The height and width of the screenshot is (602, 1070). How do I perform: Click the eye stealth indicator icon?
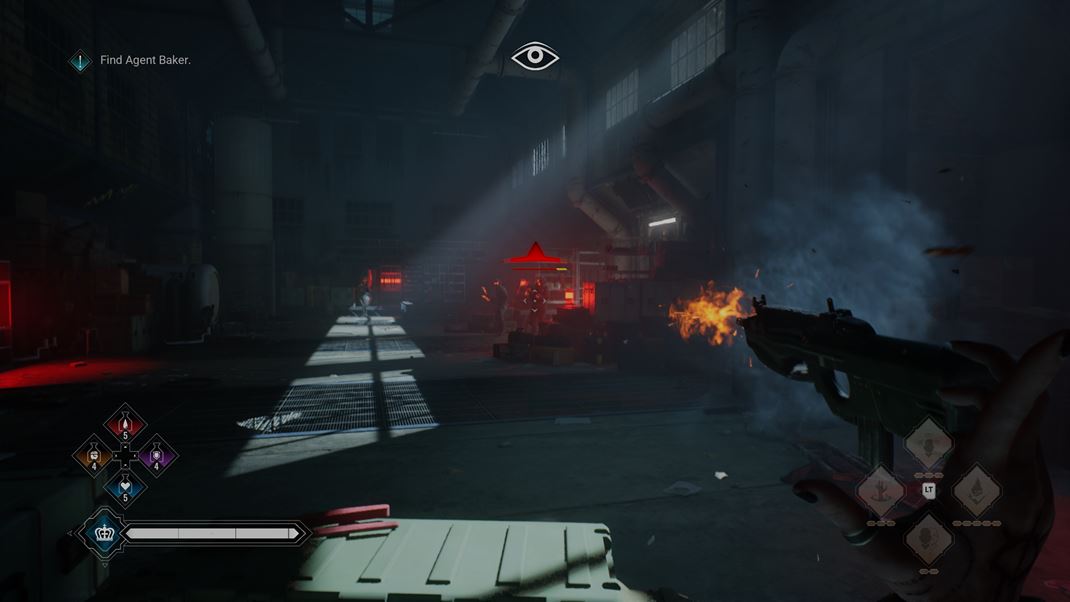pos(535,57)
